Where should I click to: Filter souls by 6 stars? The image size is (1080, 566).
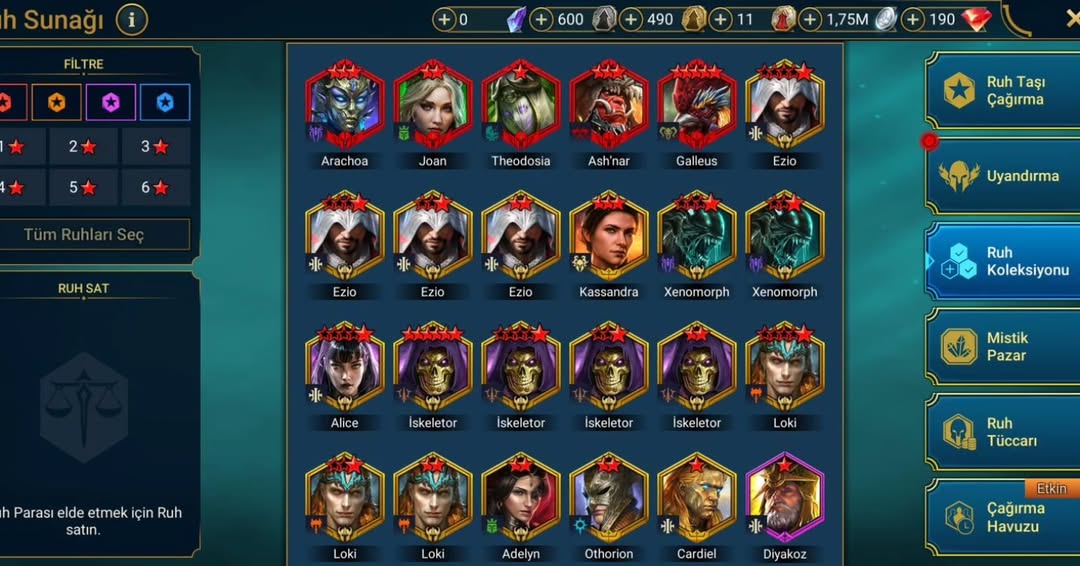[x=155, y=187]
